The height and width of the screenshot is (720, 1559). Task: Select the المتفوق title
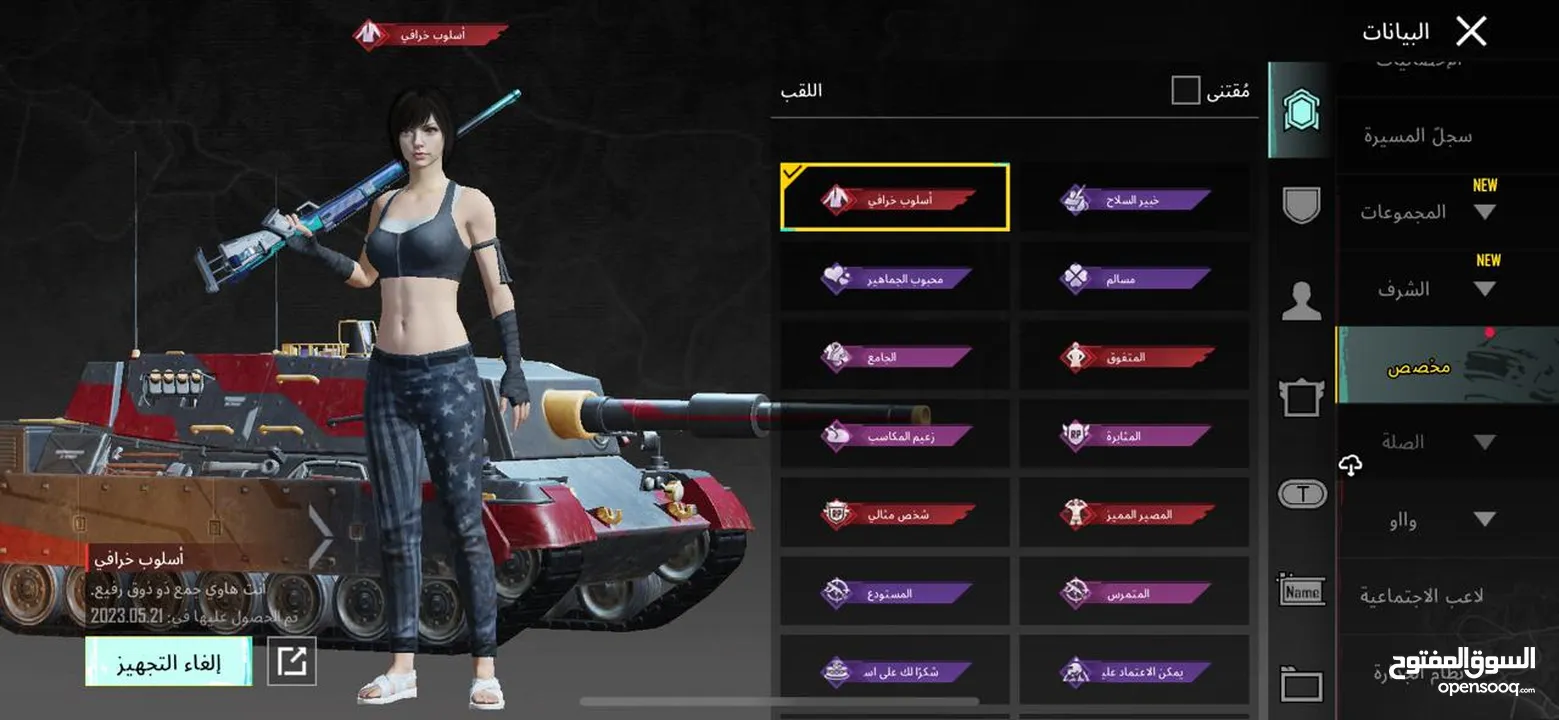(1134, 355)
